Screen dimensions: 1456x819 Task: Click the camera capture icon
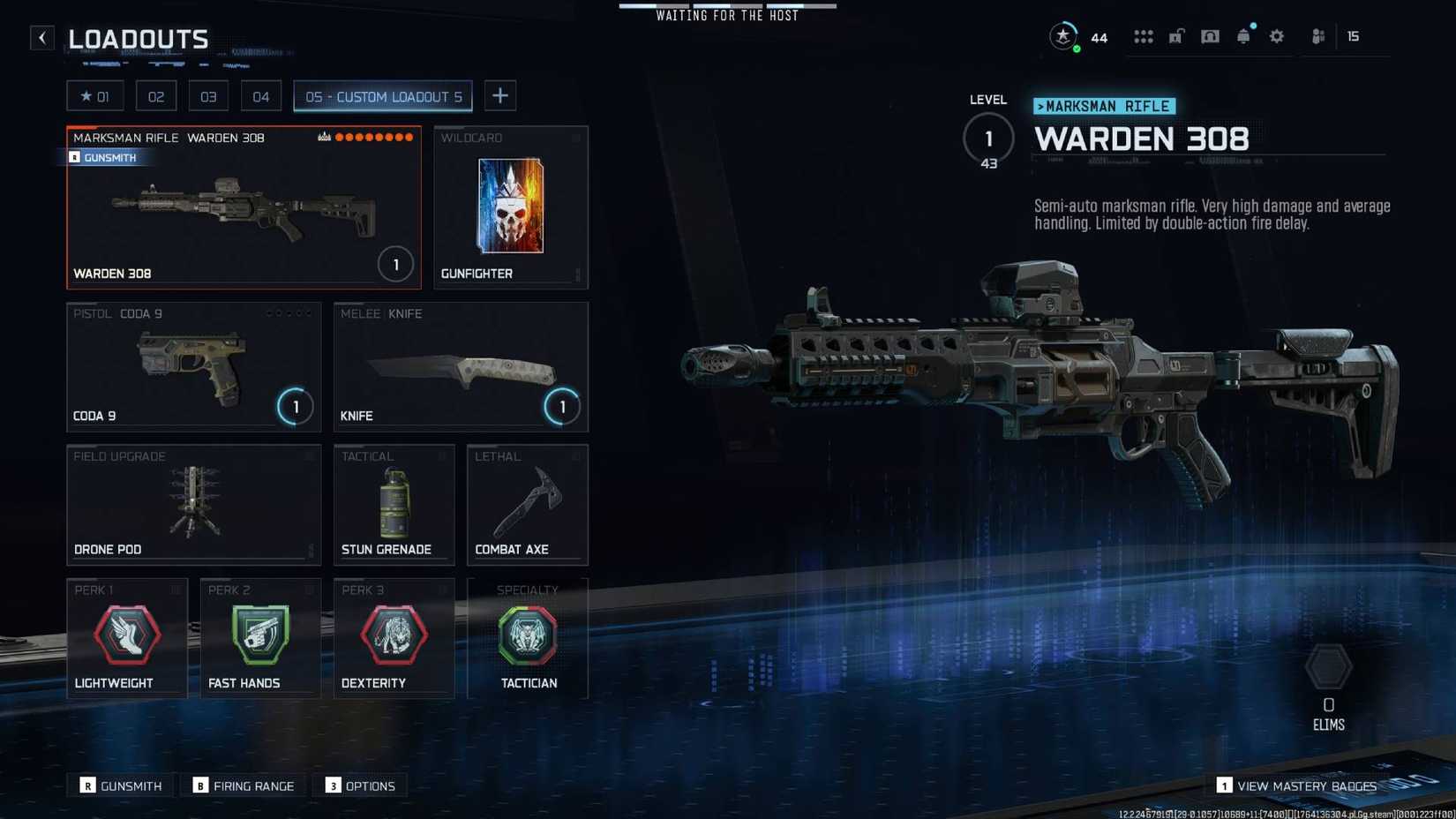coord(1210,36)
